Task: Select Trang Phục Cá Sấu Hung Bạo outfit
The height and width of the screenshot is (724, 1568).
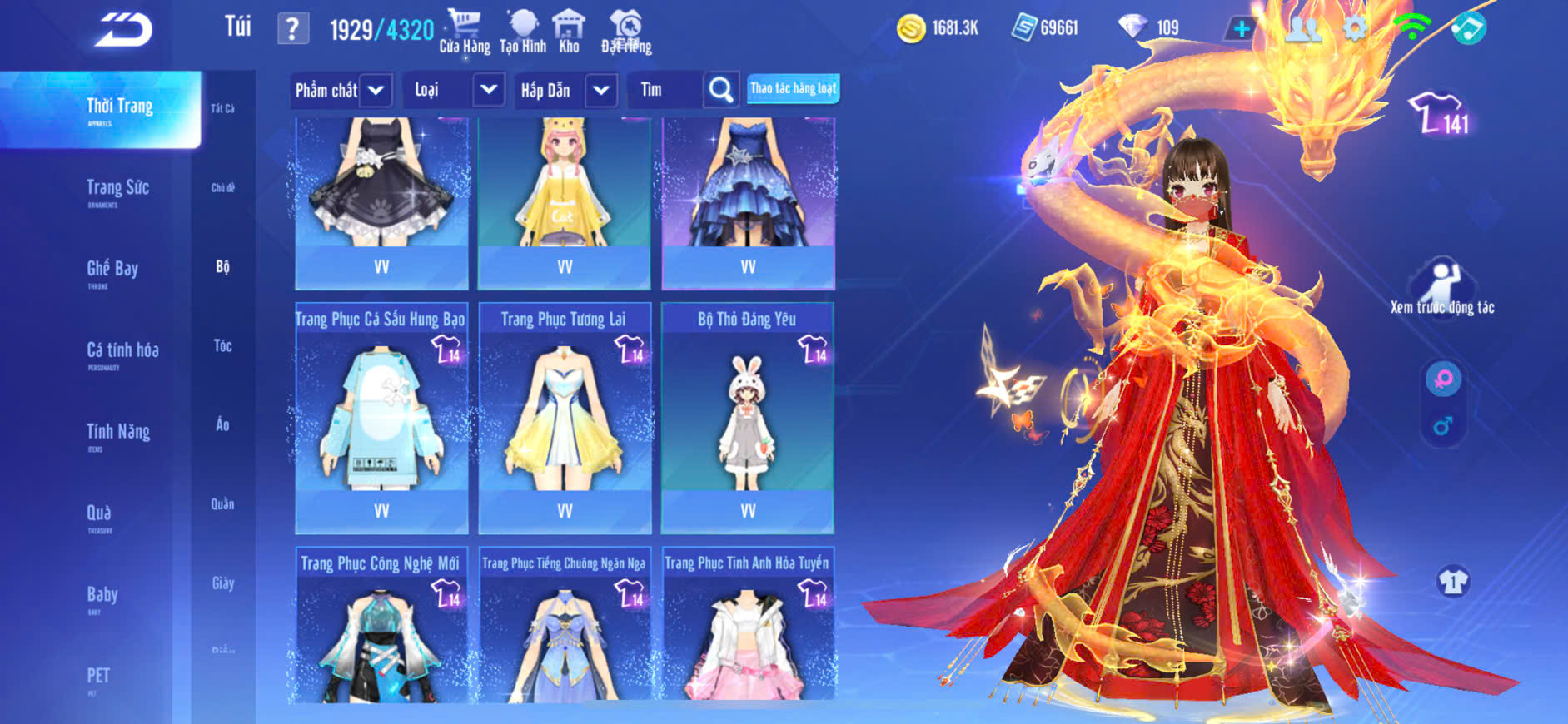Action: [x=381, y=417]
